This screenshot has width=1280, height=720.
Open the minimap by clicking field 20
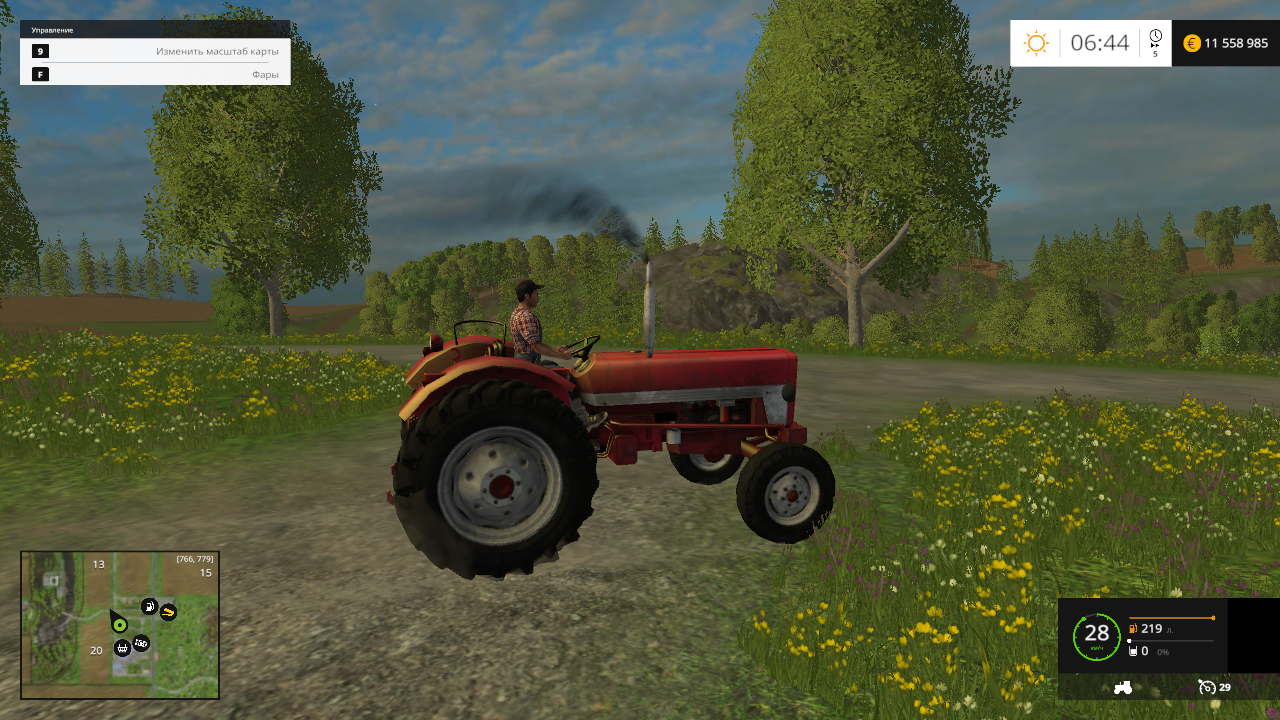96,650
